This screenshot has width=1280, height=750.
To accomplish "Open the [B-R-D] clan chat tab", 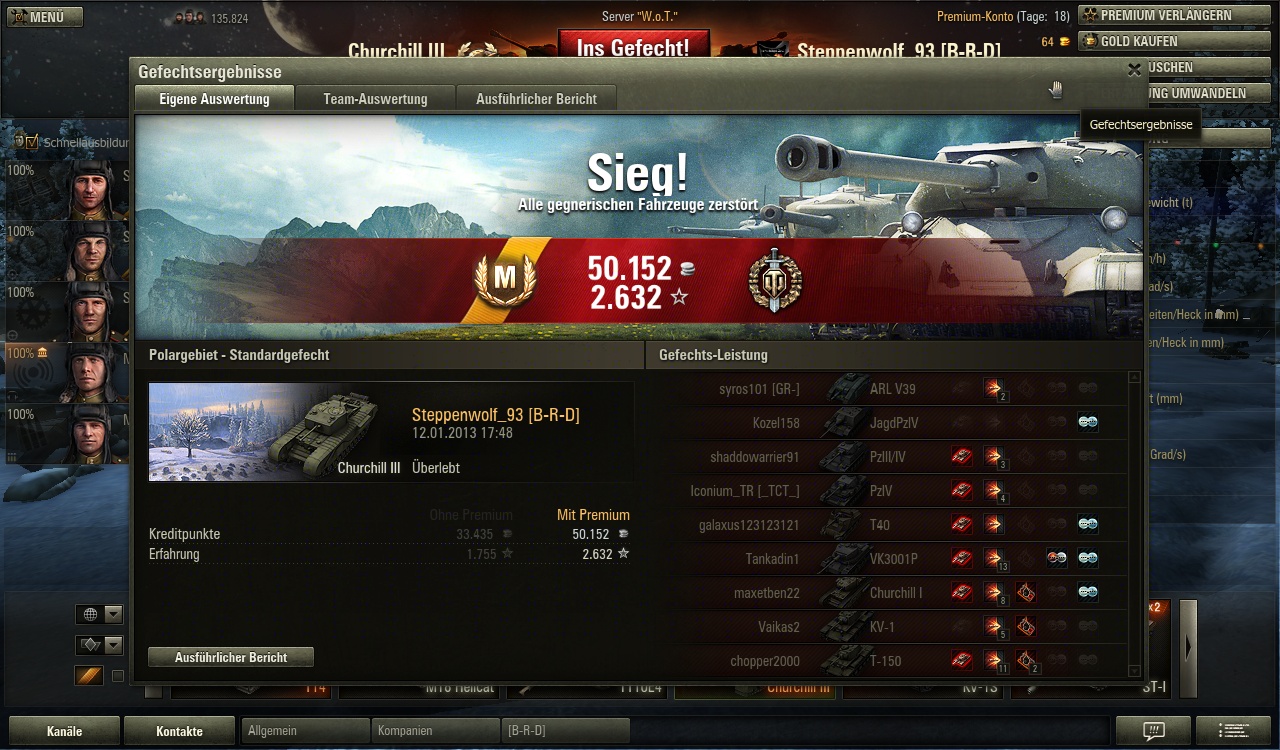I will pyautogui.click(x=565, y=731).
